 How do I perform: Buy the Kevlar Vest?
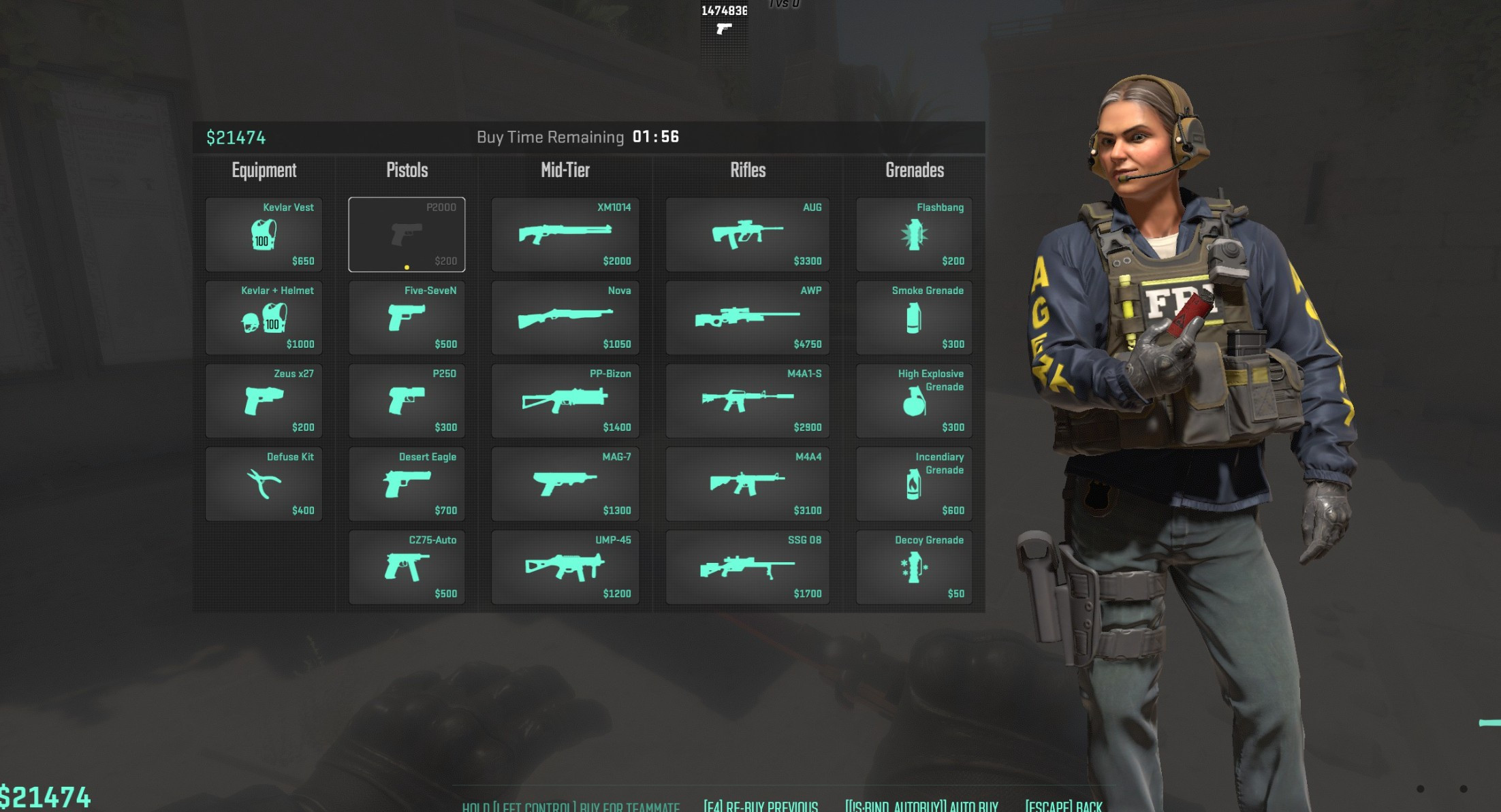pos(263,235)
